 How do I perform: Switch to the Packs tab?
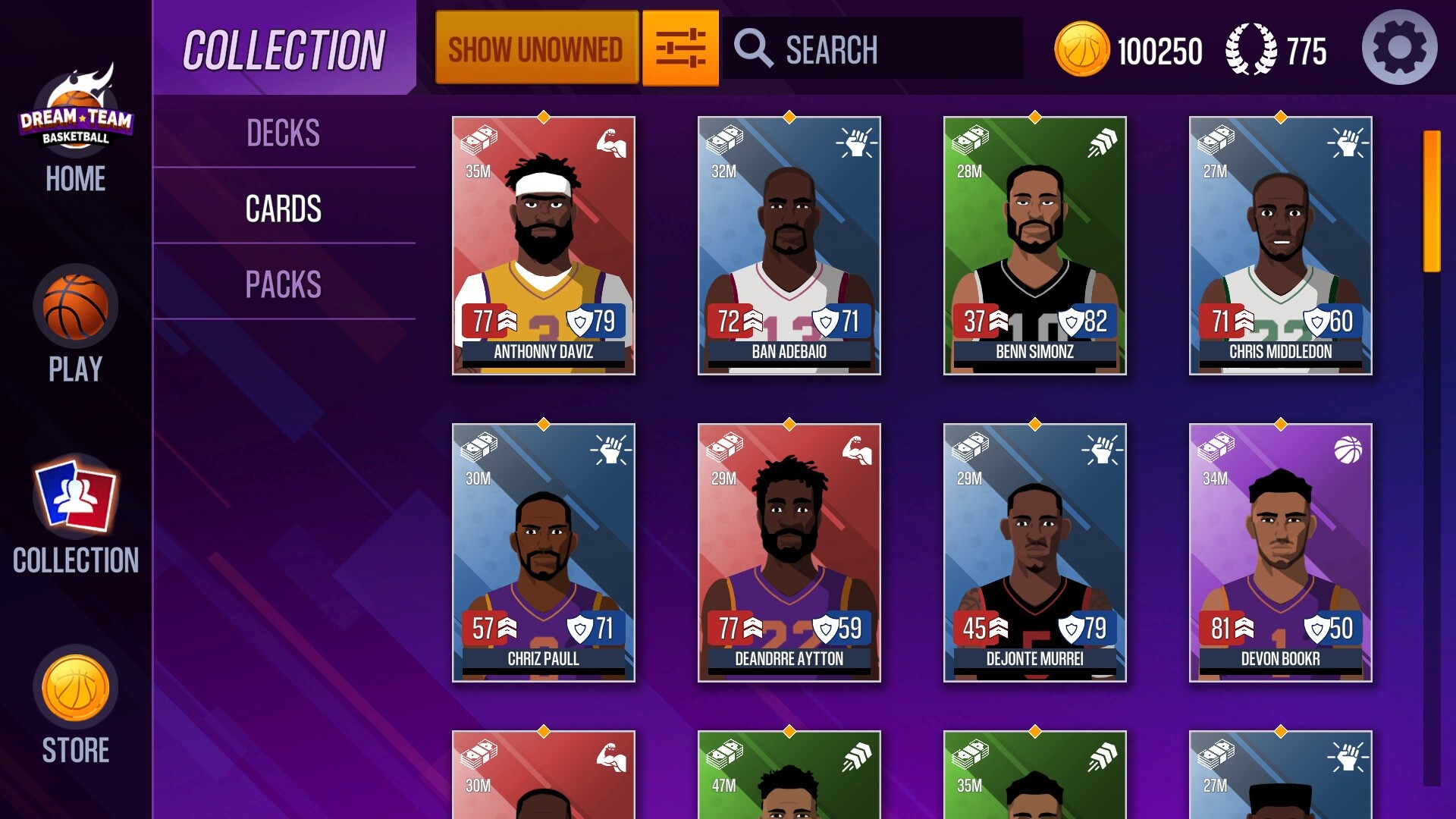[x=284, y=284]
